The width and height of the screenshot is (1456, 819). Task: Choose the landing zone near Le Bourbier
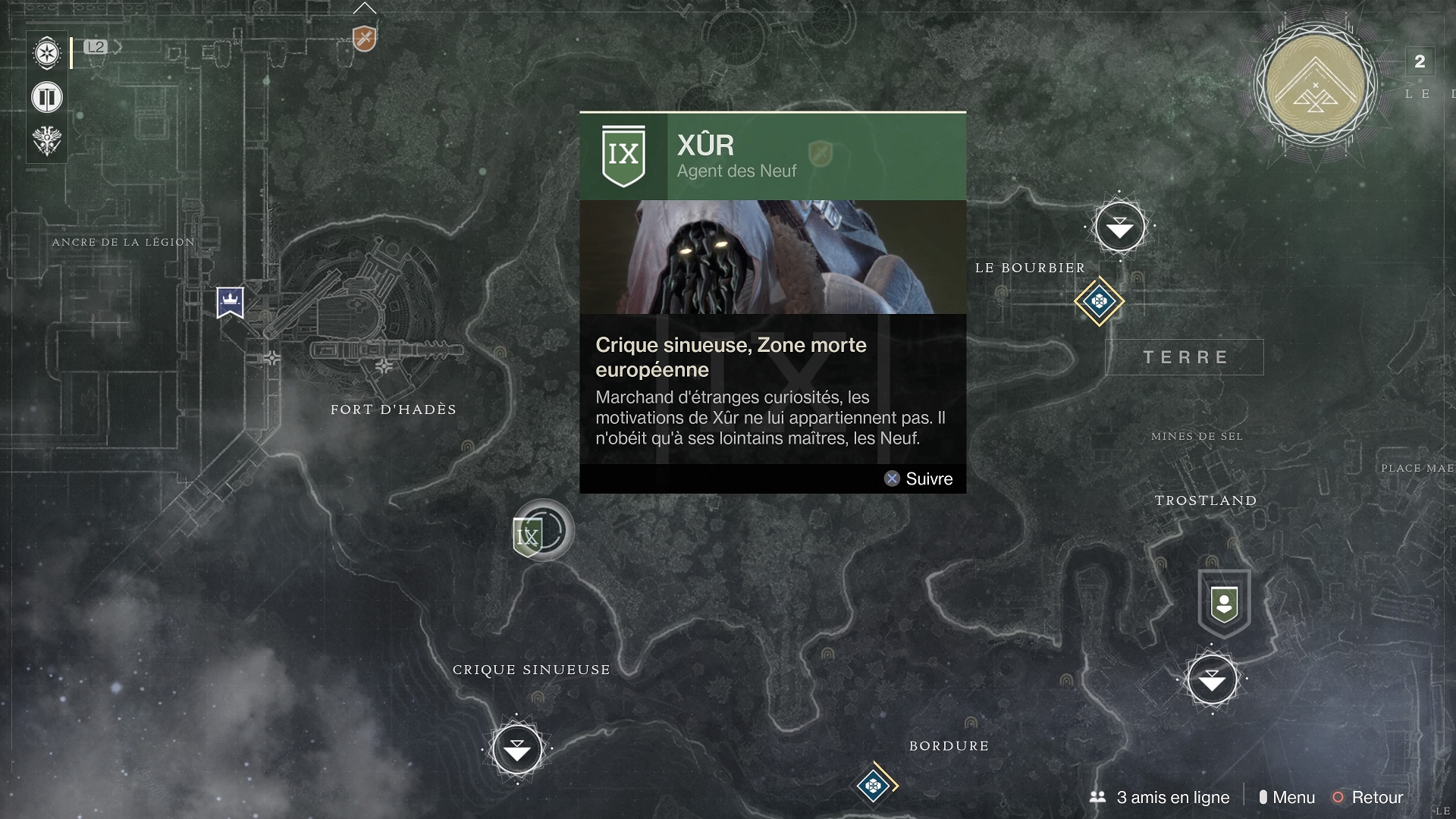point(1119,227)
